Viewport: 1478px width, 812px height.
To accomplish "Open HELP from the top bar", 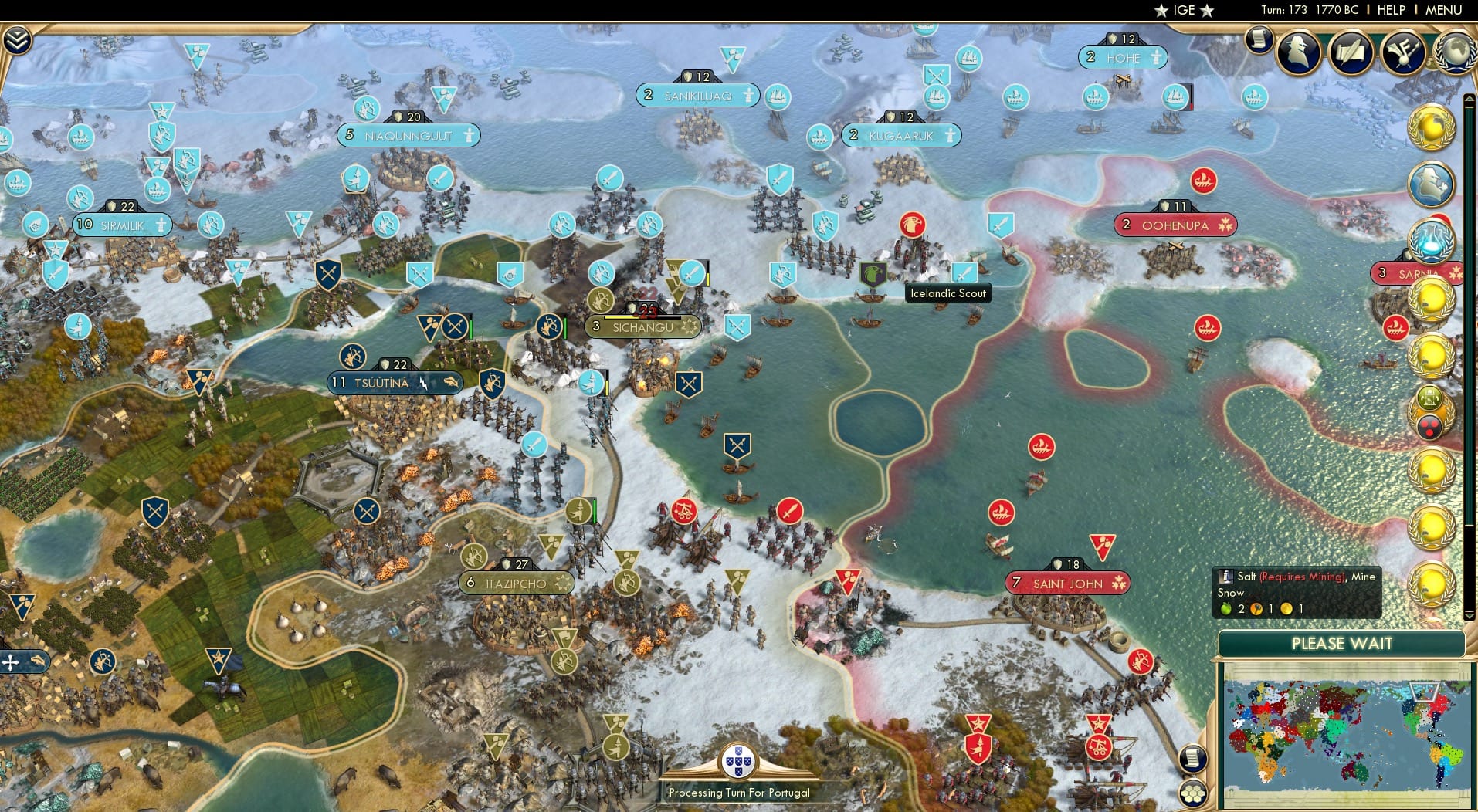I will pyautogui.click(x=1390, y=10).
